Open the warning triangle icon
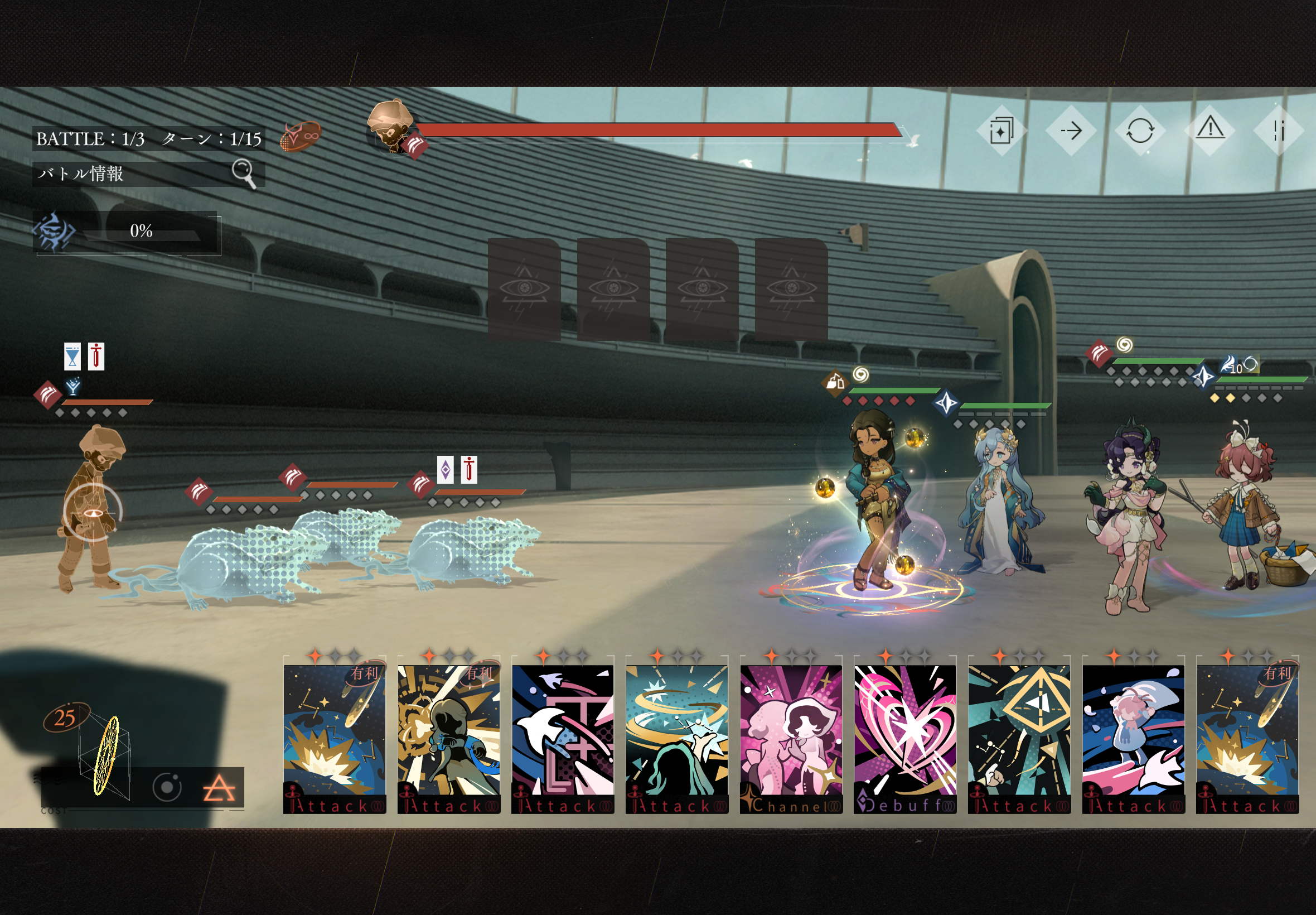 1210,129
